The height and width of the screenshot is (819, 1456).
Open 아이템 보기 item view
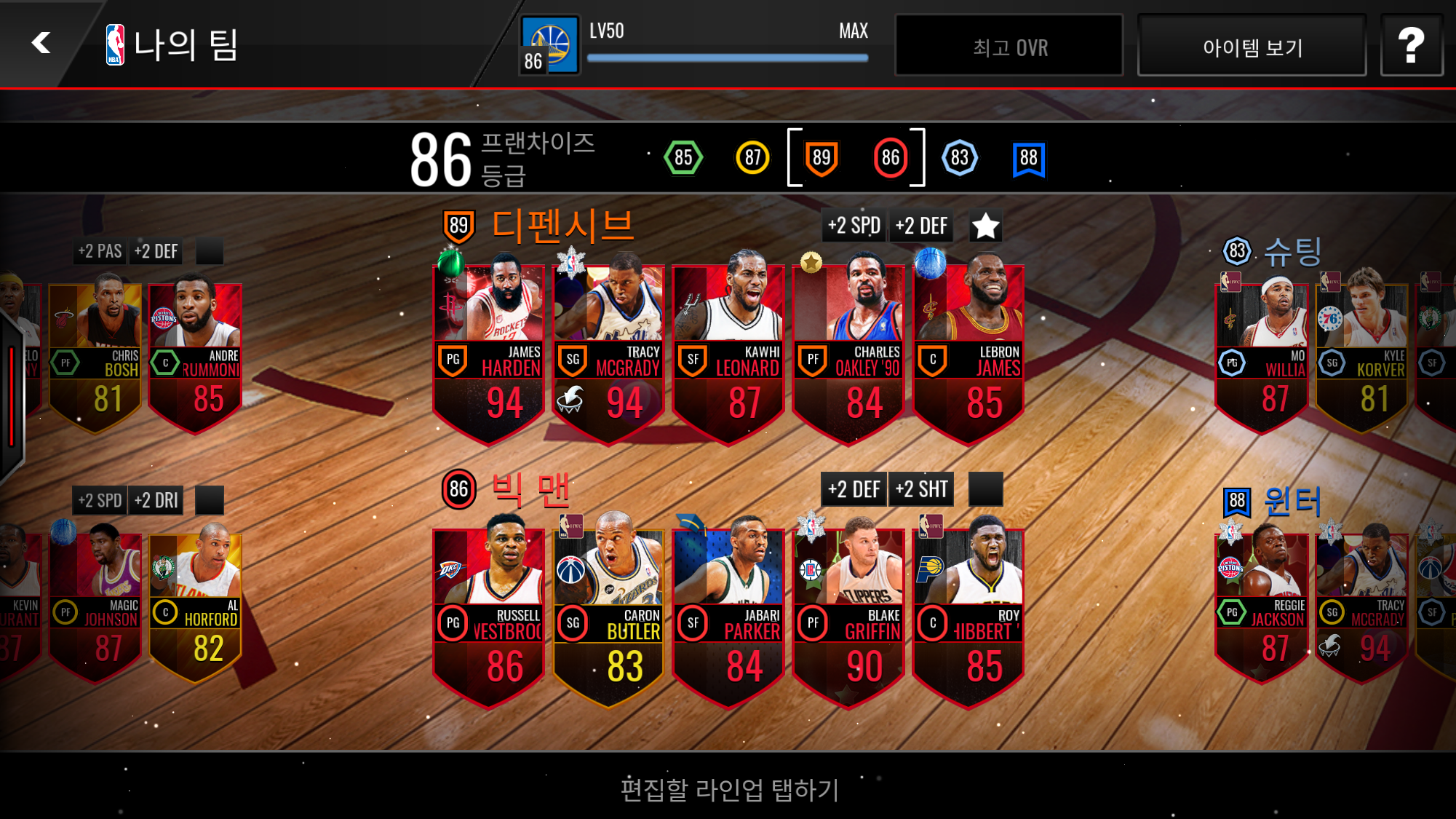click(x=1252, y=47)
